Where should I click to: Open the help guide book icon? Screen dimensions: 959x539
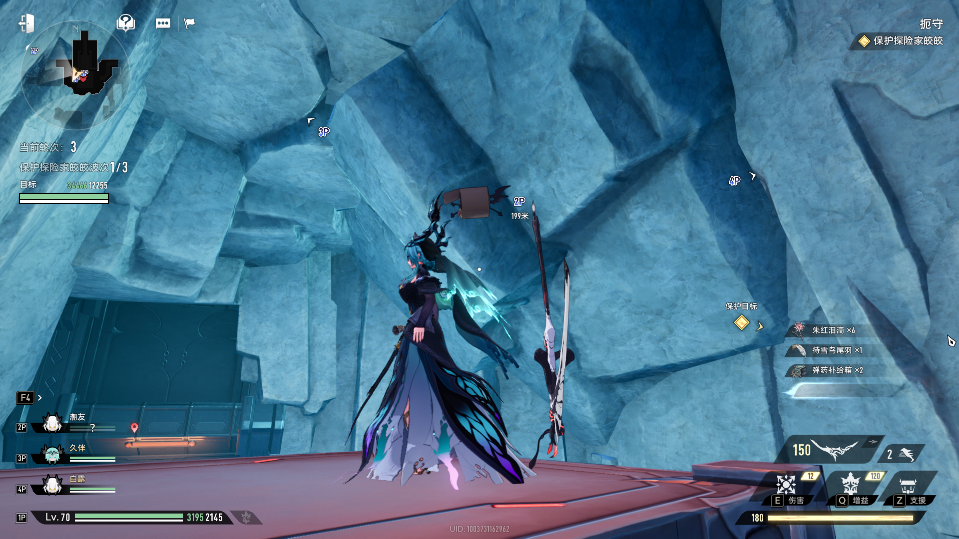tap(126, 22)
